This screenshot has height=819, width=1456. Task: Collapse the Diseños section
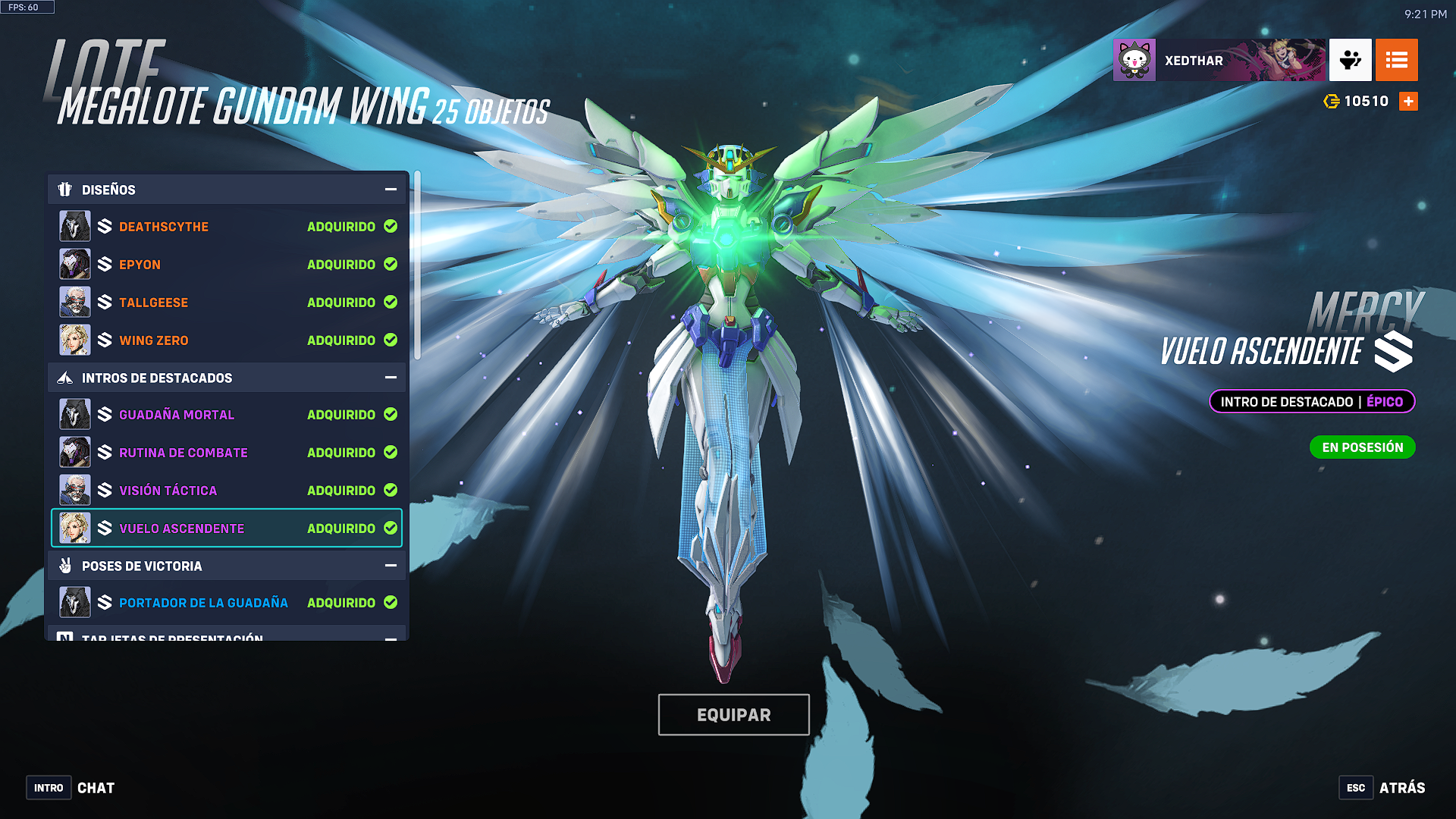pyautogui.click(x=391, y=190)
